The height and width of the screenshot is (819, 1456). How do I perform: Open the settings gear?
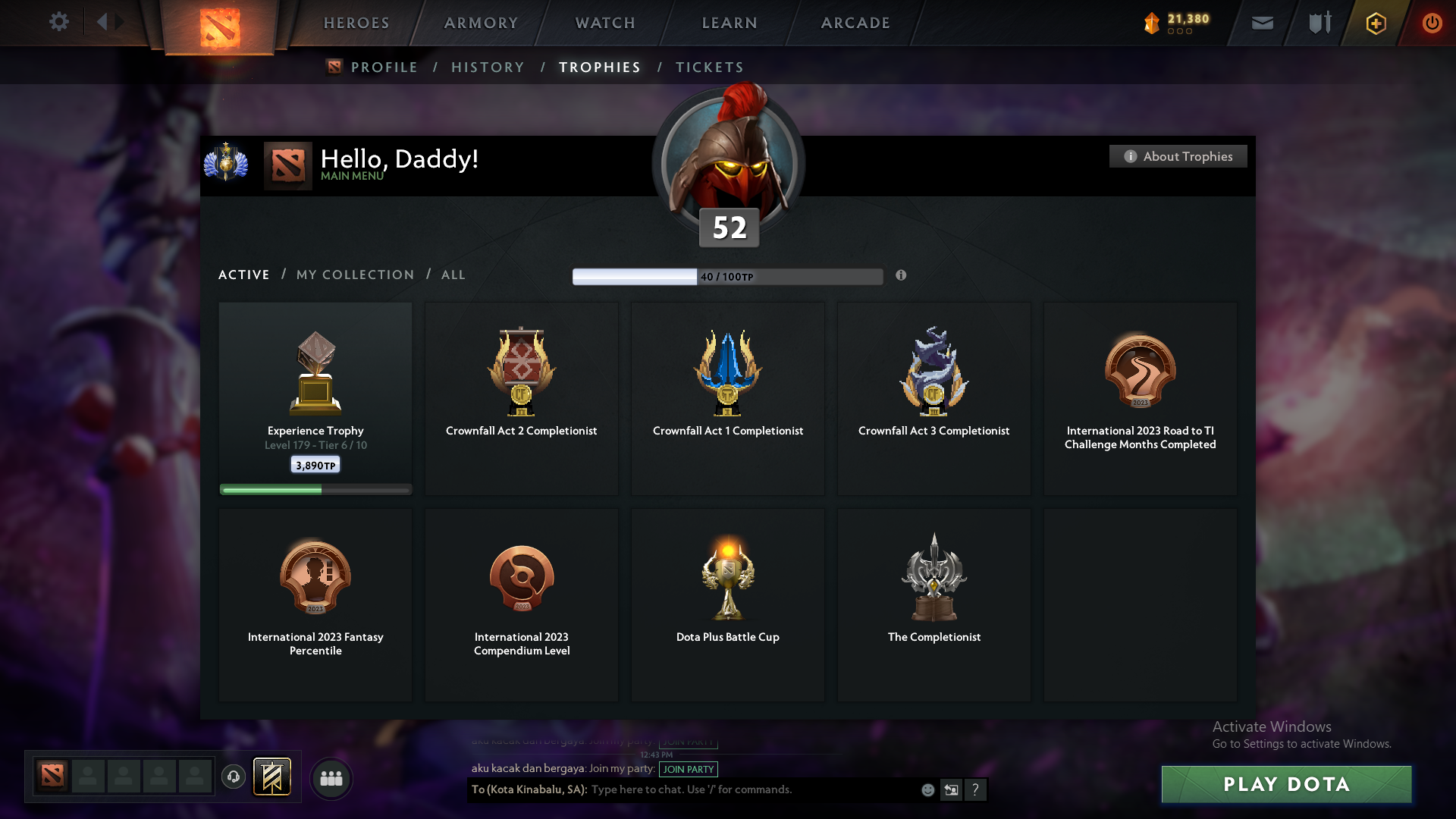click(59, 22)
